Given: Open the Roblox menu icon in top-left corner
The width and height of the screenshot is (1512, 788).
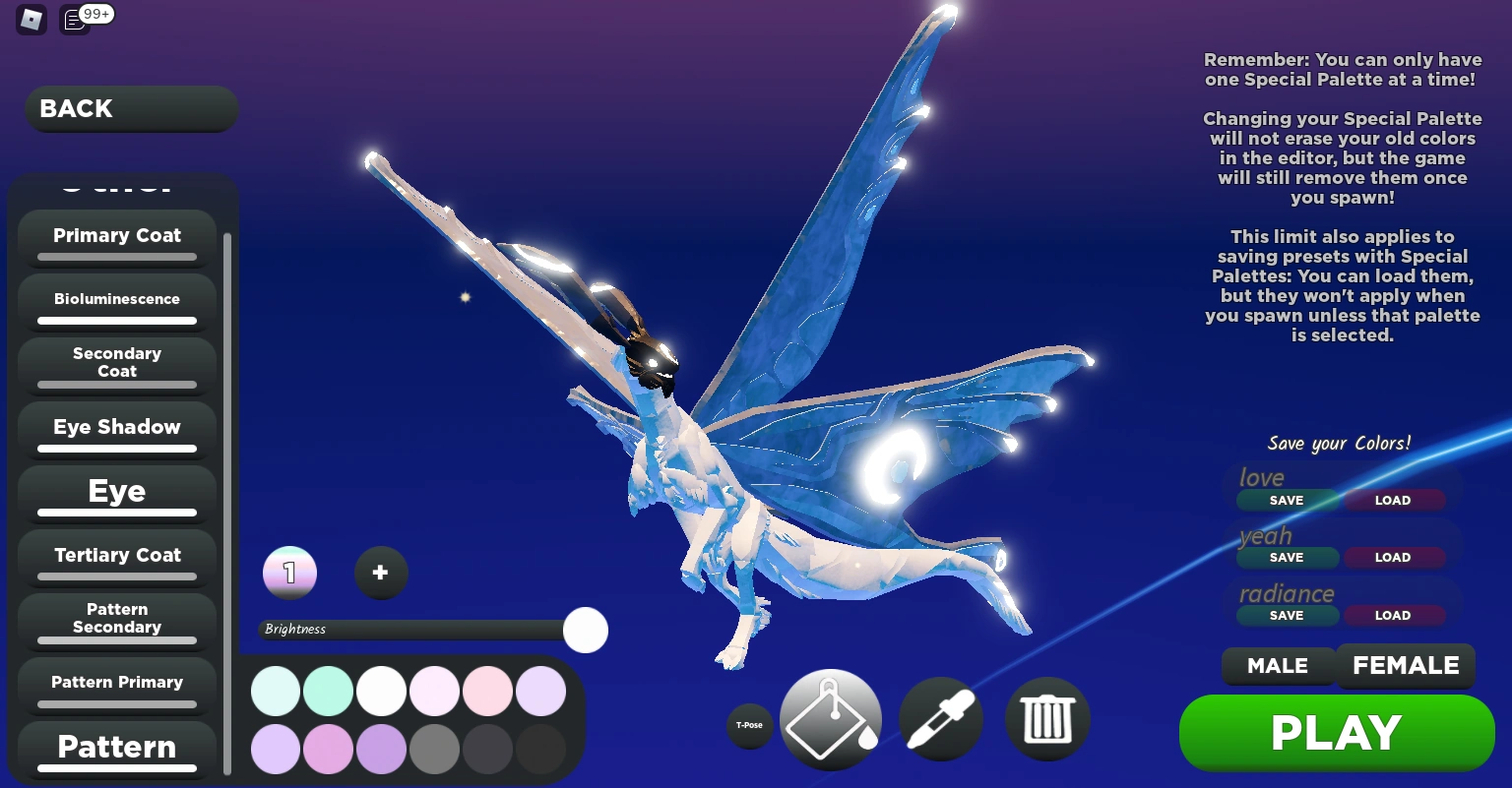Looking at the screenshot, I should point(31,20).
